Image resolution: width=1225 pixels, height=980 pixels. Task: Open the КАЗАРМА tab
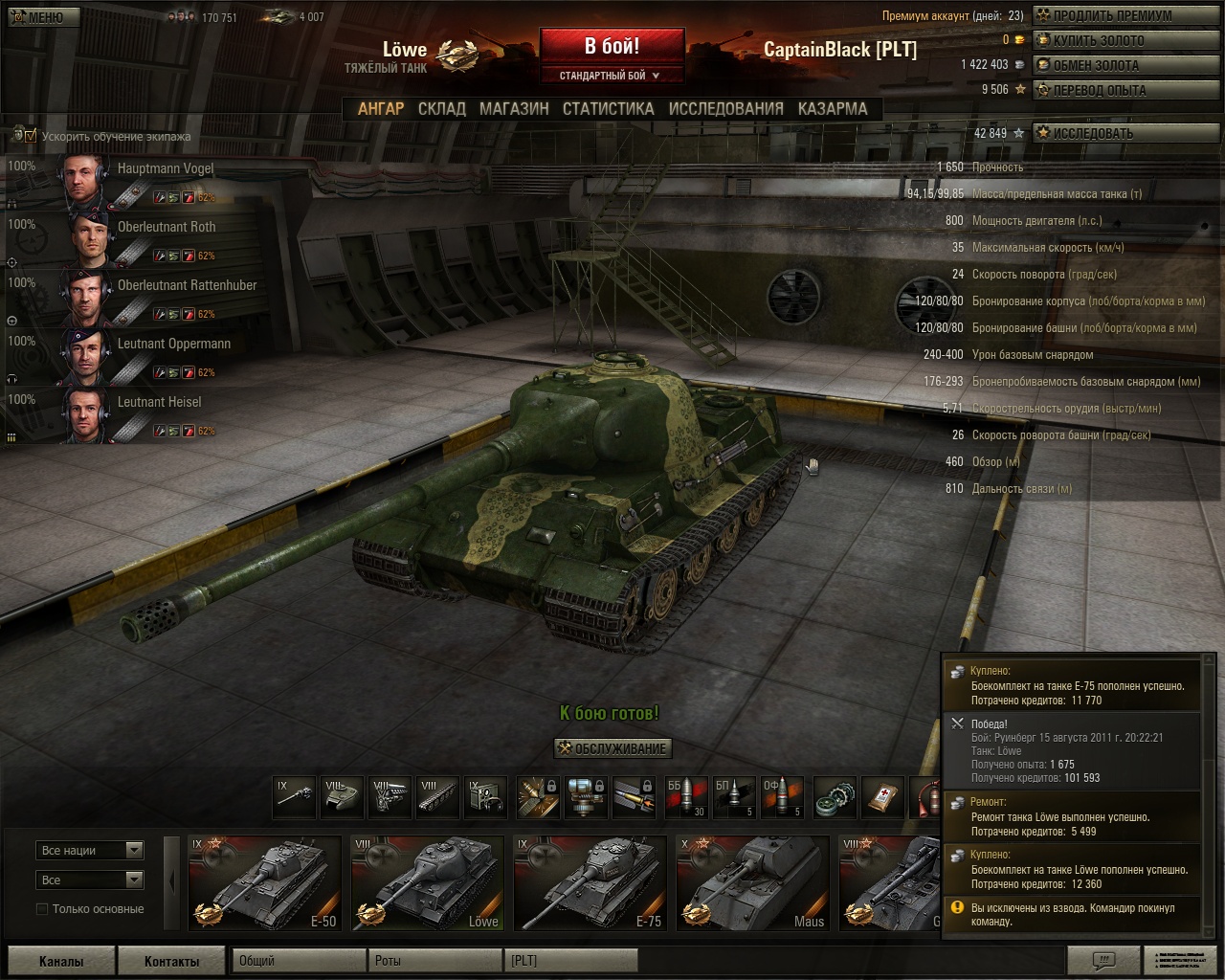click(833, 109)
